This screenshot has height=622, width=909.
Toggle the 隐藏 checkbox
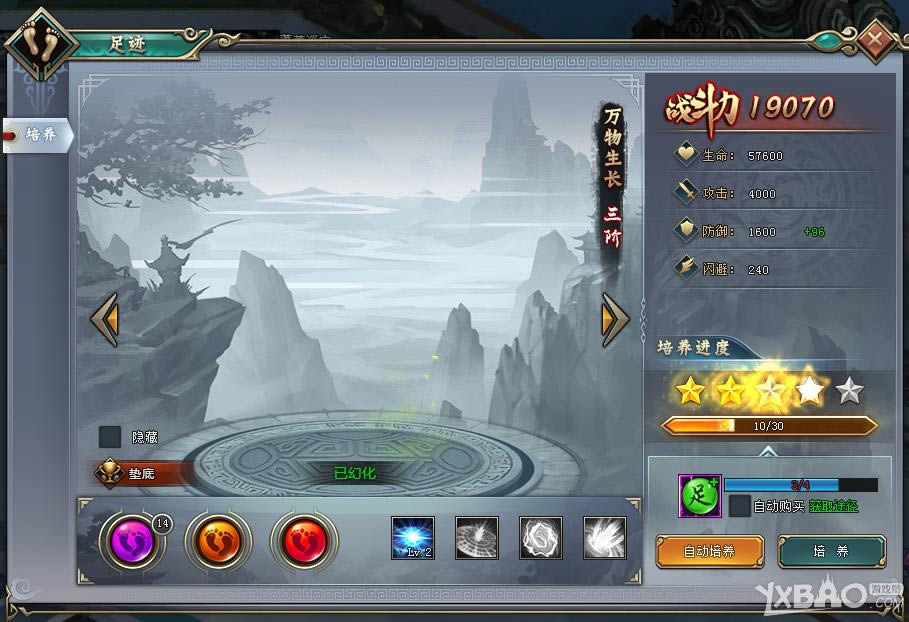(x=110, y=437)
